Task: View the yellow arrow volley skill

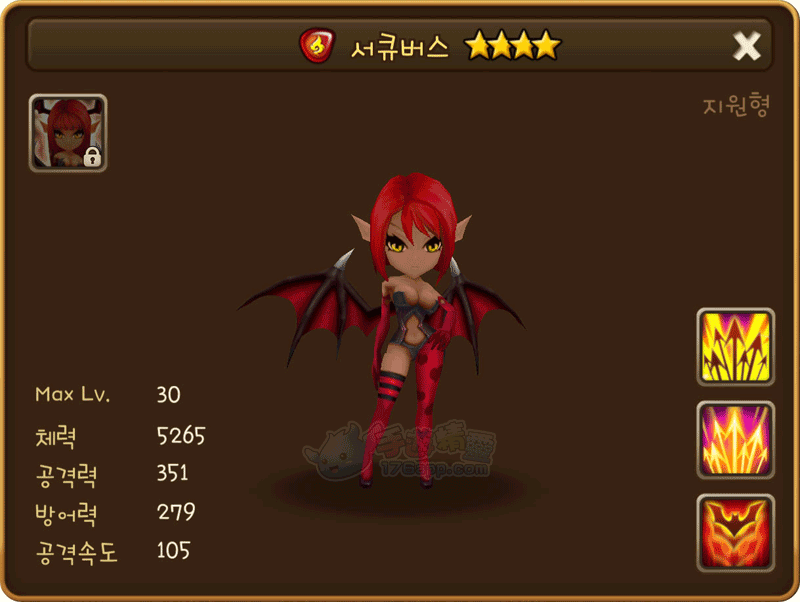Action: (735, 347)
